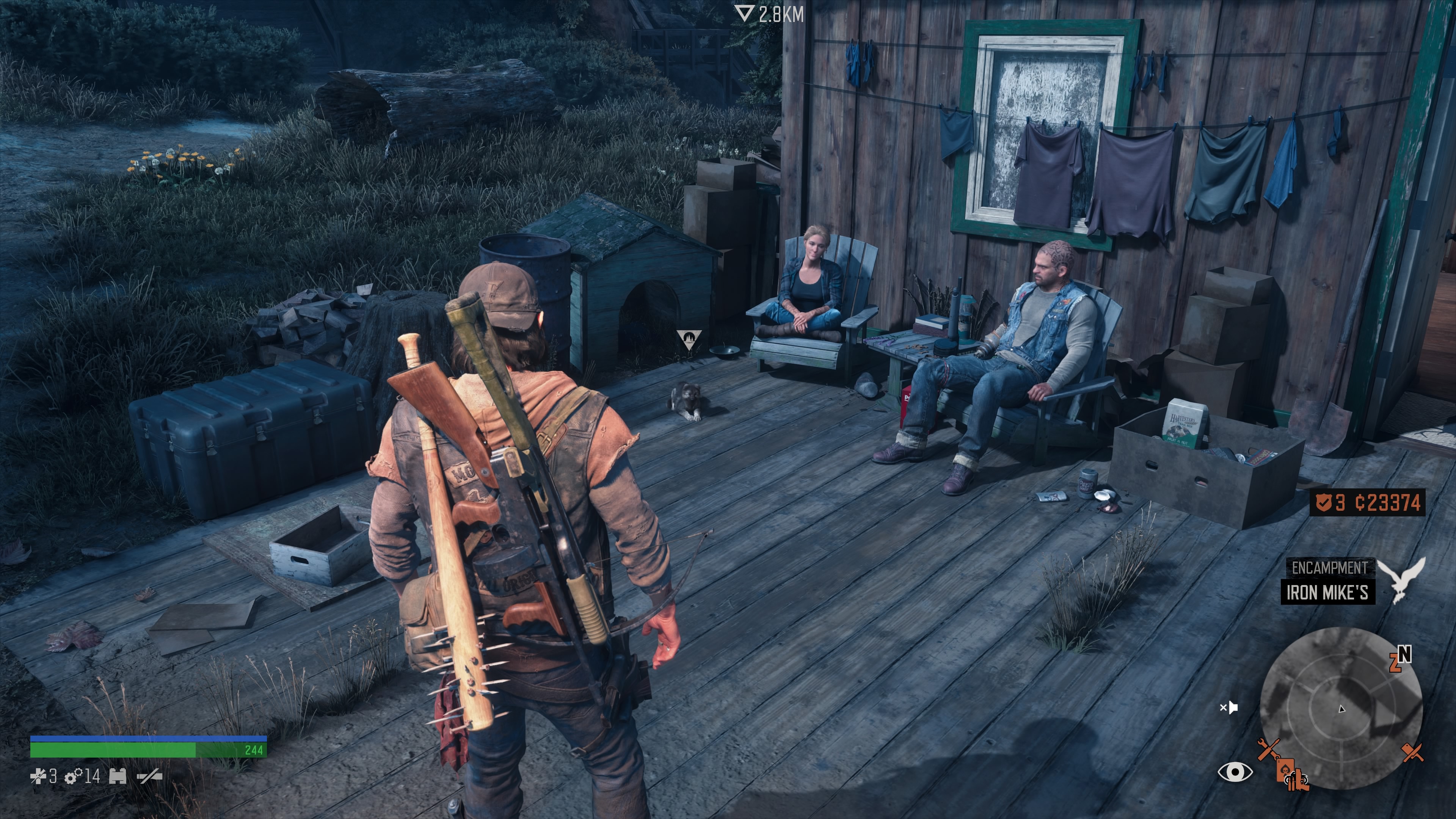Click the circular minimap

1341,708
